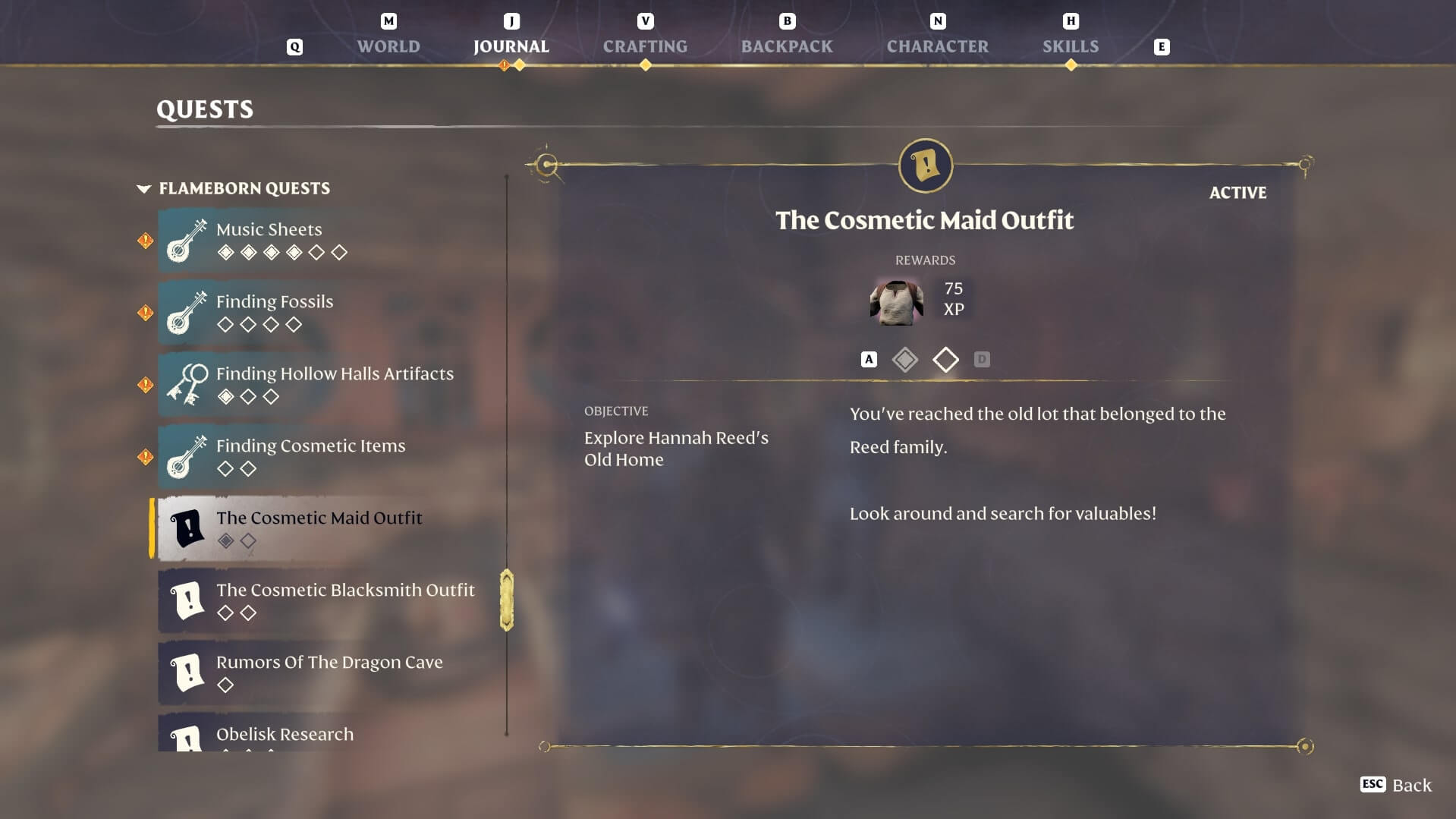Click the D arrow to page objectives right
The height and width of the screenshot is (819, 1456).
click(983, 359)
